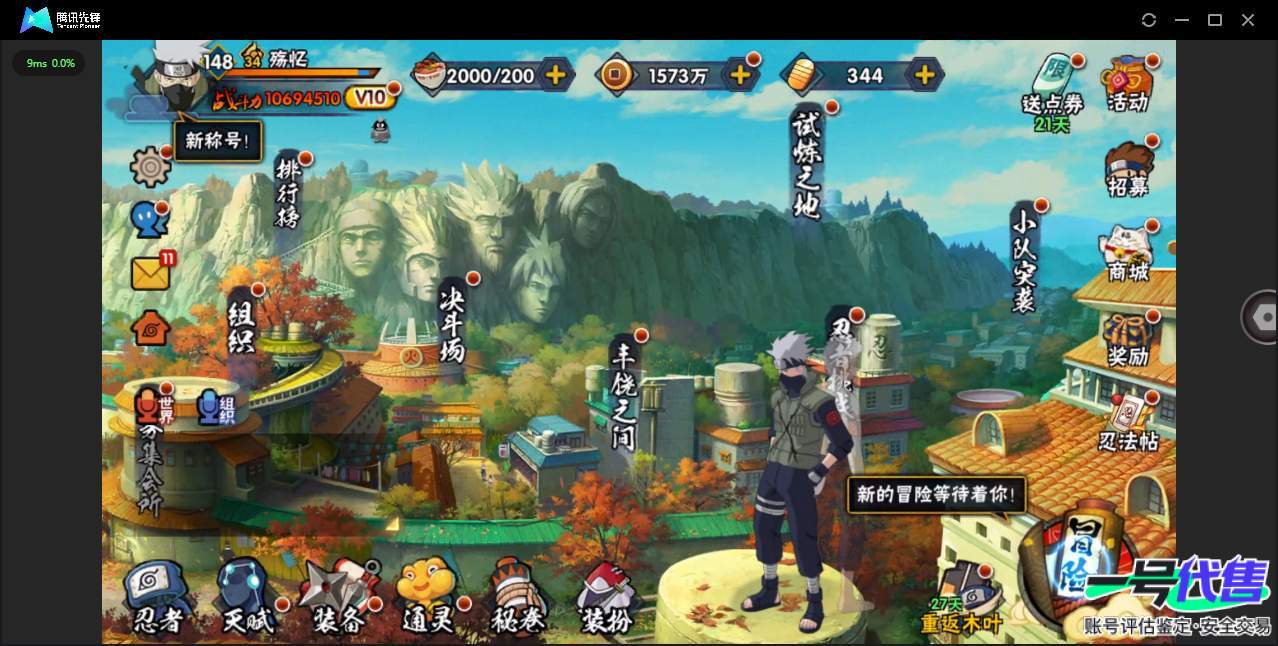The image size is (1278, 646).
Task: Open the 招募 recruit icon
Action: [x=1129, y=170]
